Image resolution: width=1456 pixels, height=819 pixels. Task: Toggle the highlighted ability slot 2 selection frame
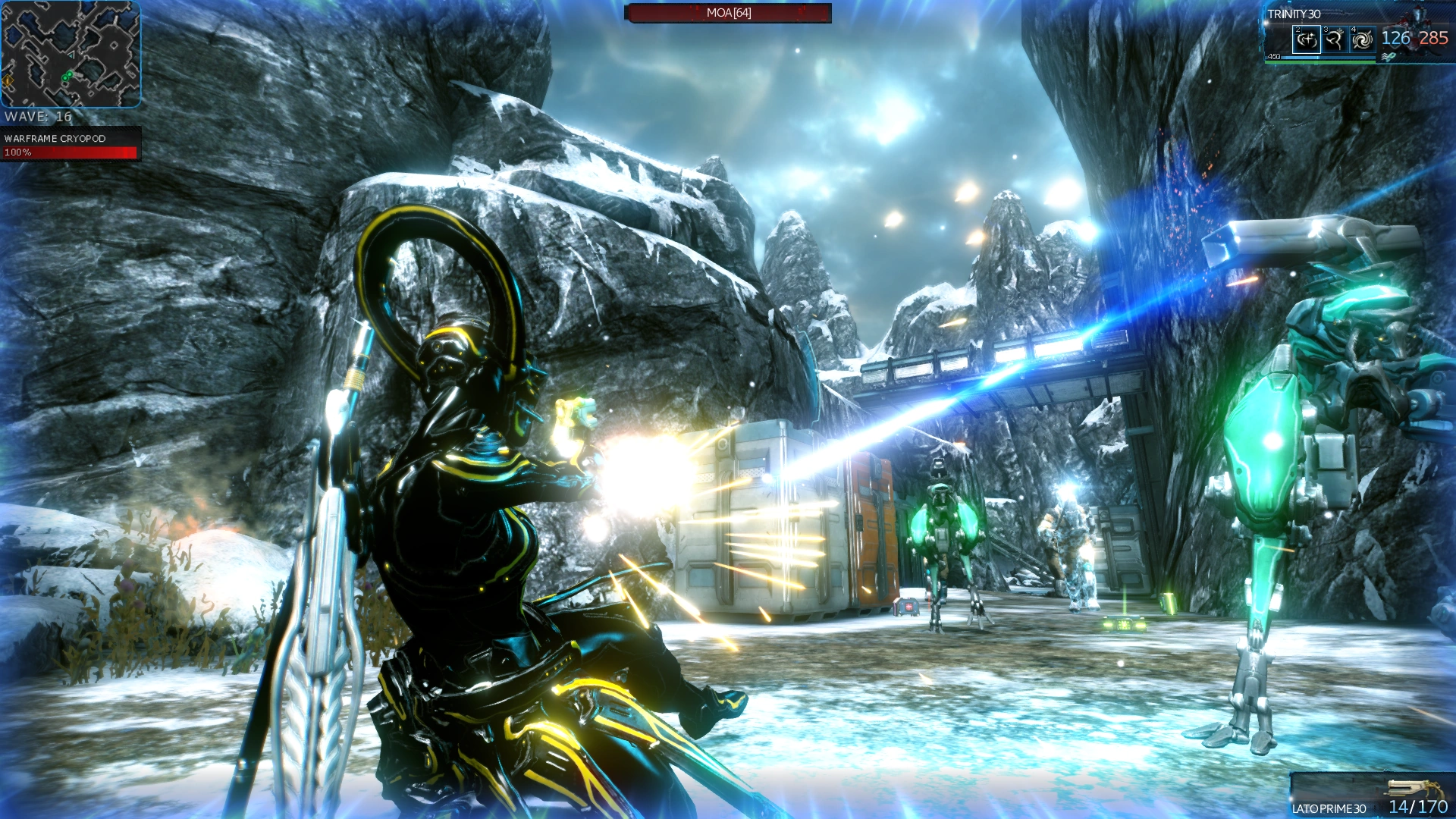[x=1306, y=39]
